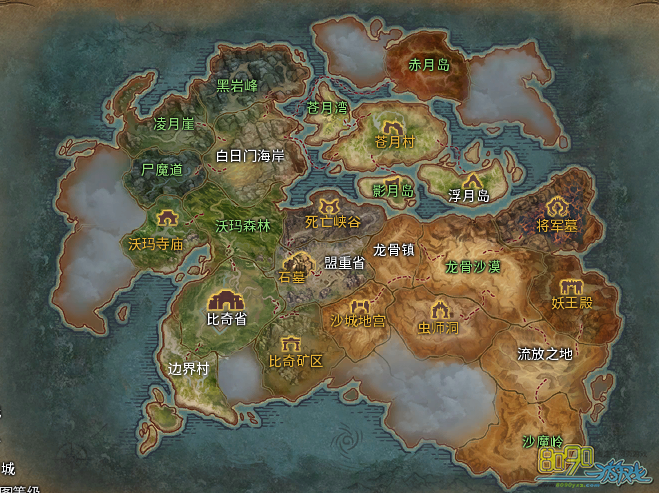Select the 沙城地宫 marker

click(x=360, y=305)
